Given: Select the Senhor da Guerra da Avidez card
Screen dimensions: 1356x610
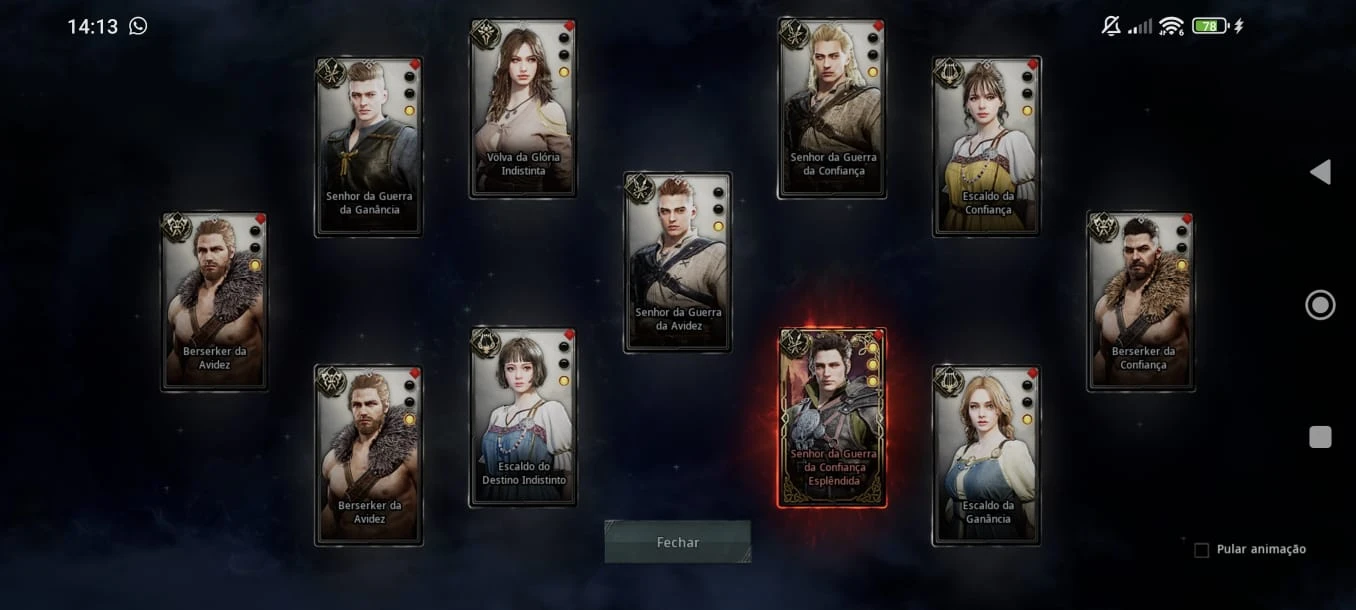Looking at the screenshot, I should 677,262.
